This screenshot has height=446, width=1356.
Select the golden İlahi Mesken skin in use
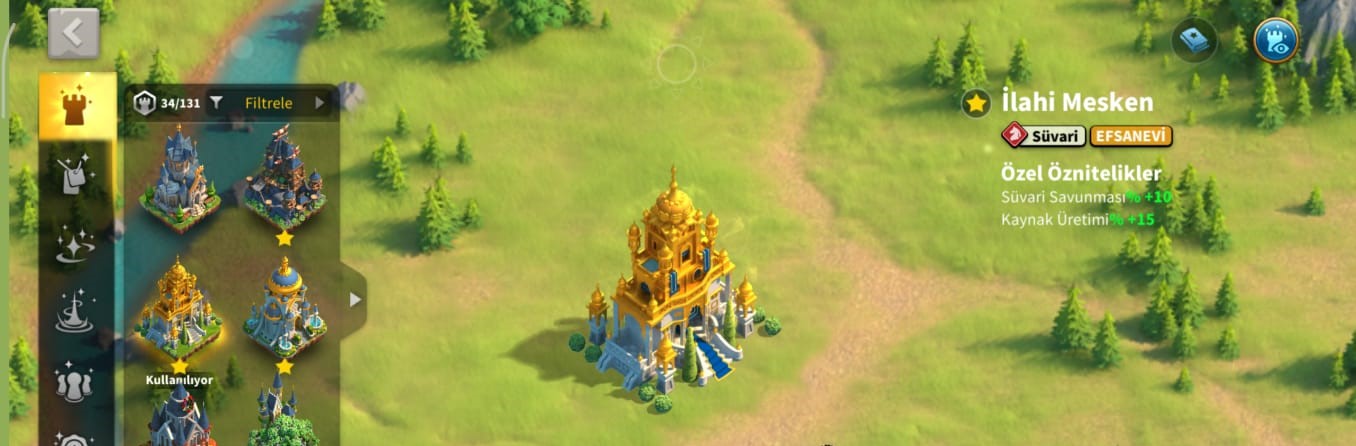point(179,308)
